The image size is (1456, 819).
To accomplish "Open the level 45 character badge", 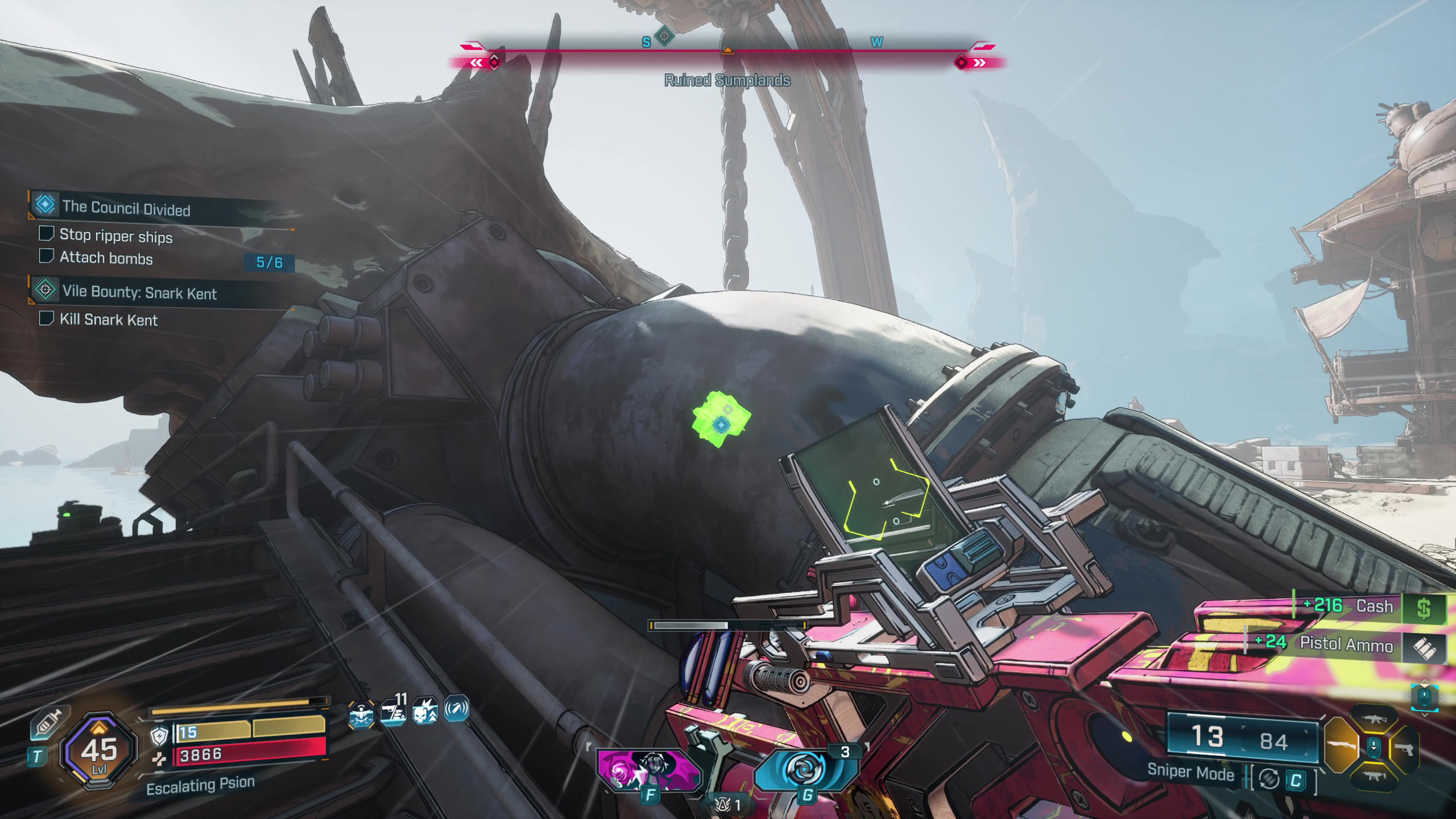I will coord(99,751).
